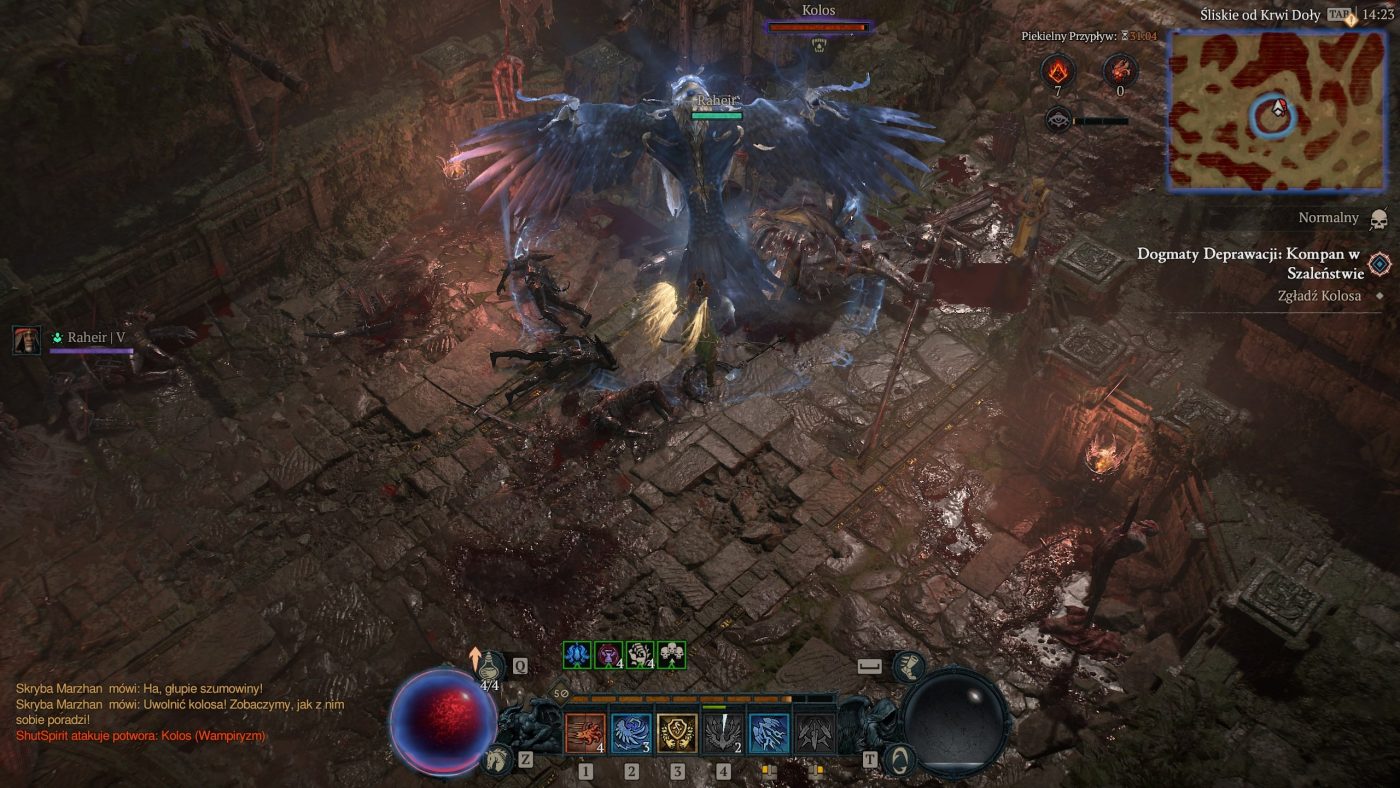Image resolution: width=1400 pixels, height=788 pixels.
Task: Trigger the golden shield skill in slot 3
Action: (677, 733)
